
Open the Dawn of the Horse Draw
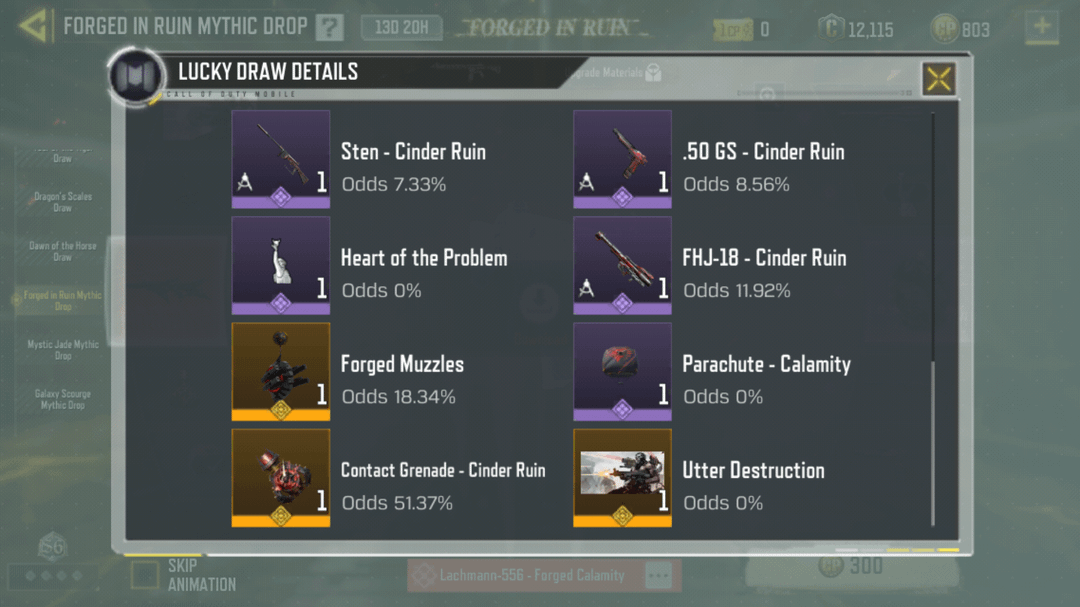[62, 251]
